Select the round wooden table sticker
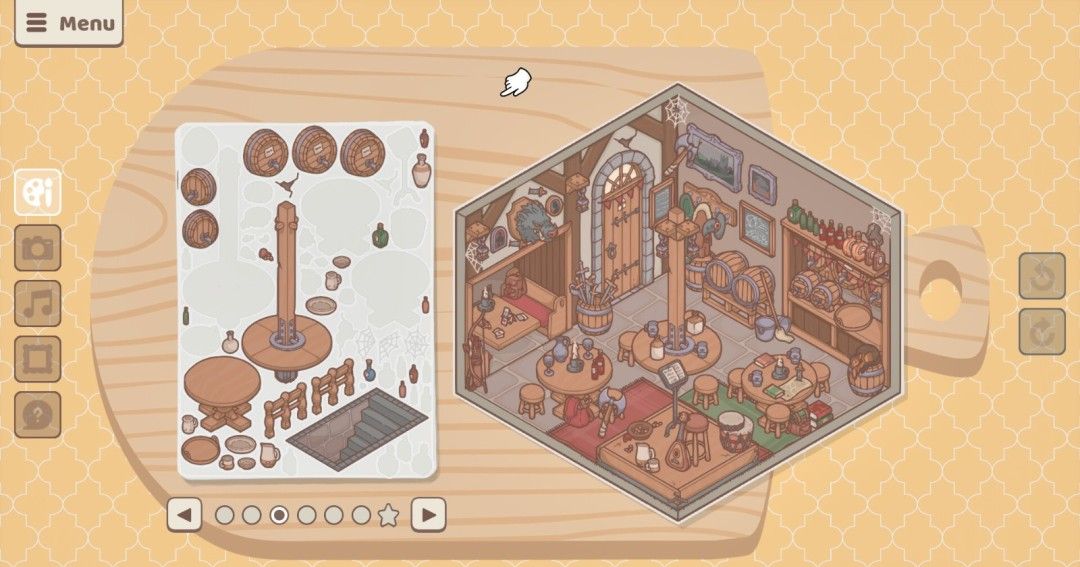 [221, 391]
